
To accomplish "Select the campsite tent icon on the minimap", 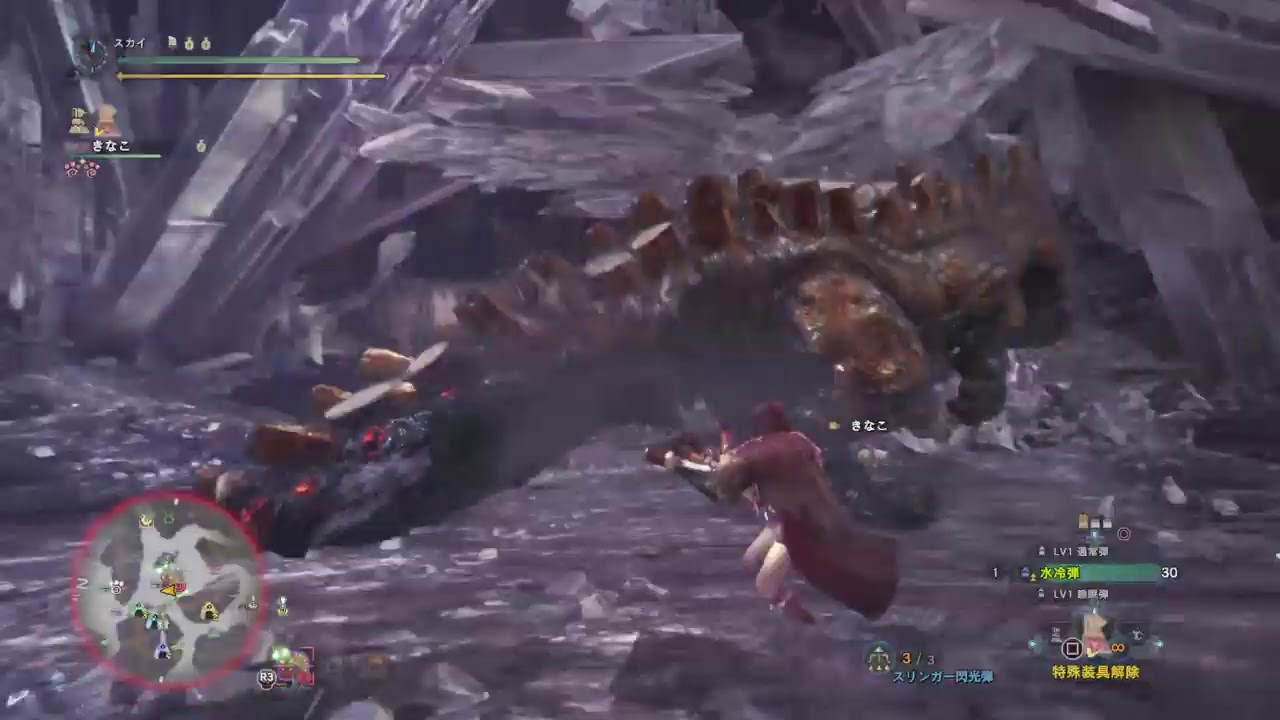I will tap(210, 611).
